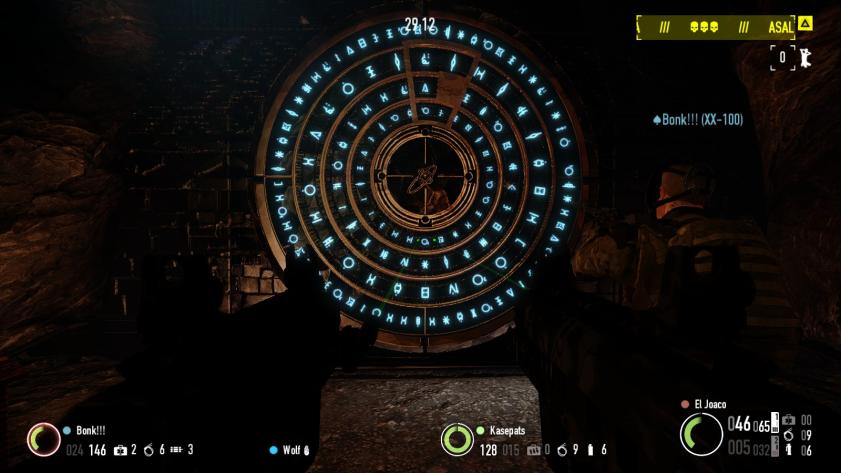Select Wolf teammate name
The image size is (841, 473).
[291, 450]
